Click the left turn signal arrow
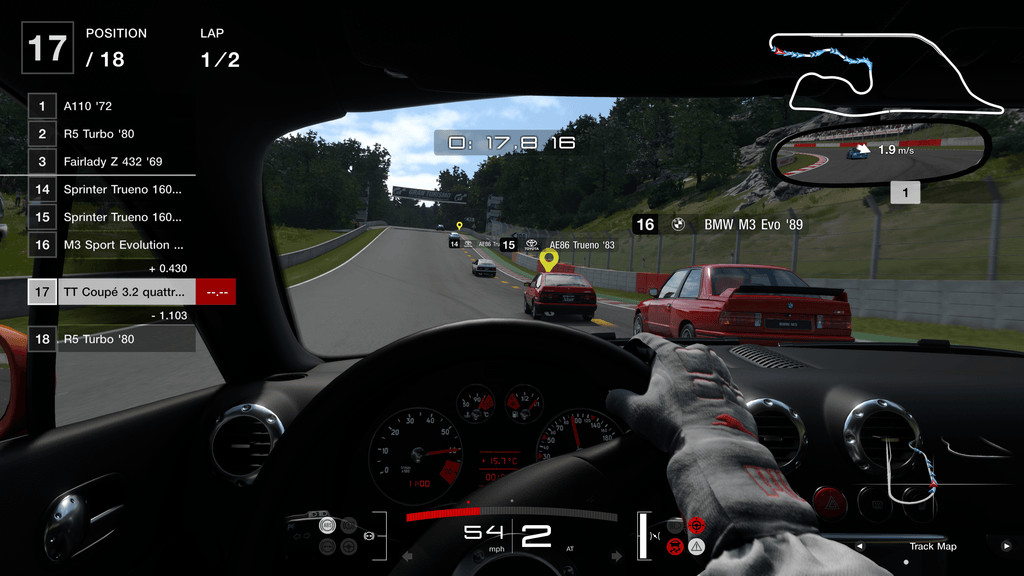1024x576 pixels. [x=407, y=555]
